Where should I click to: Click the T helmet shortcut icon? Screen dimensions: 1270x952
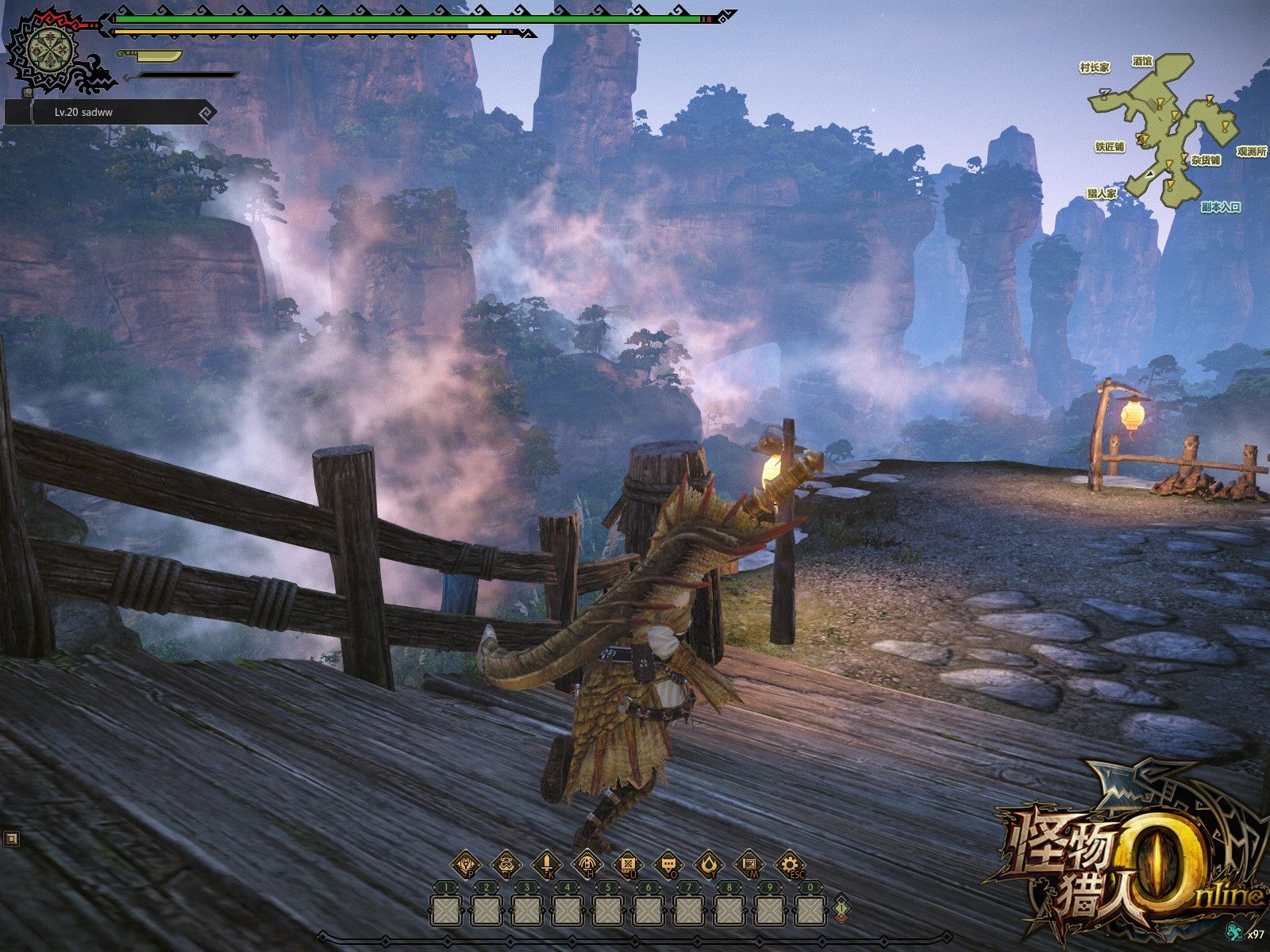pyautogui.click(x=505, y=865)
